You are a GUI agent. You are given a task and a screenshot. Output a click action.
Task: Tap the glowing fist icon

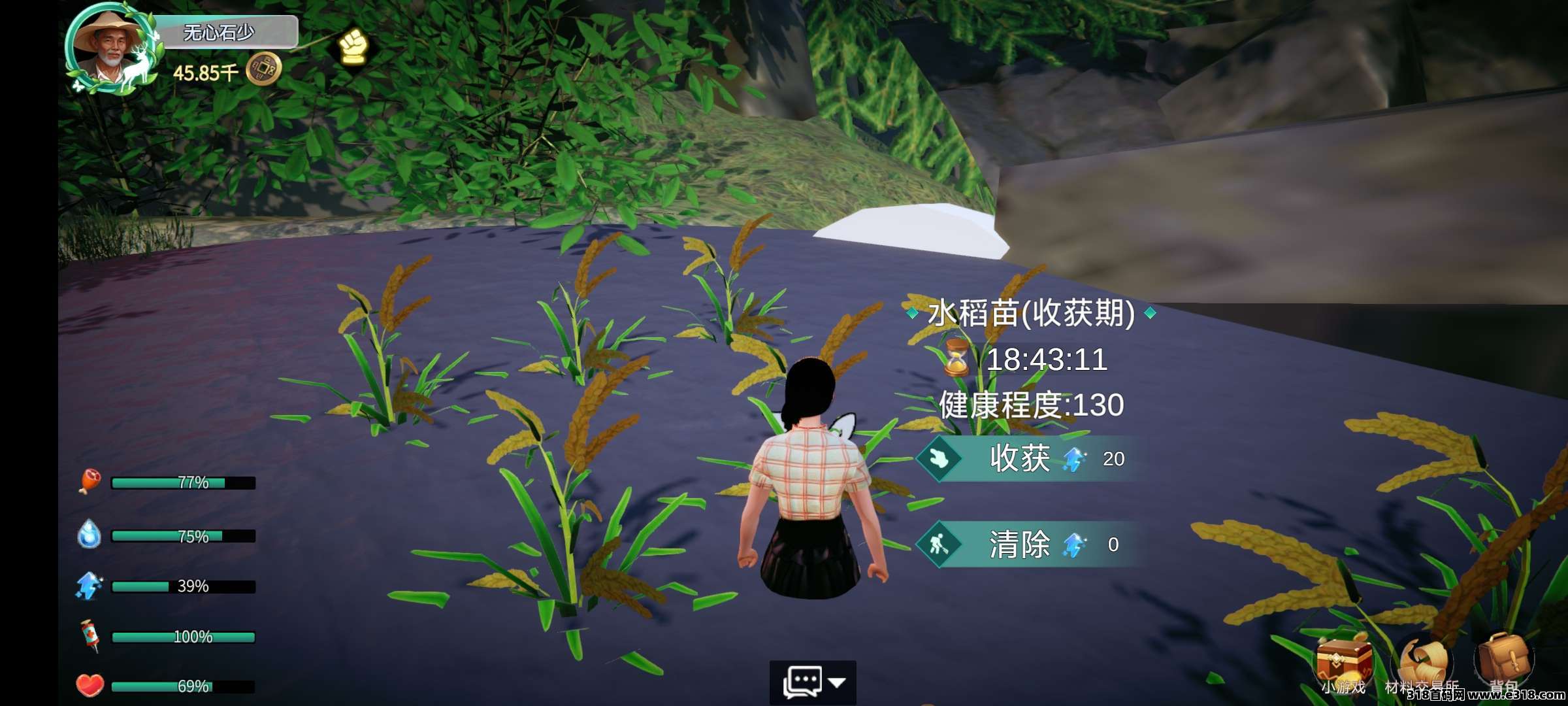(x=353, y=46)
